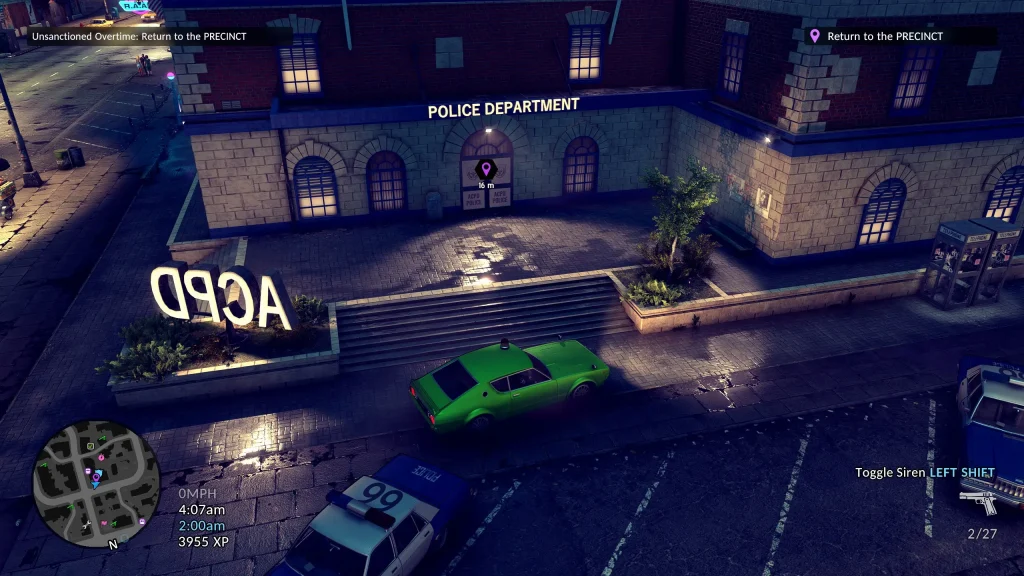1024x576 pixels.
Task: Click the circular minimap
Action: coord(96,484)
